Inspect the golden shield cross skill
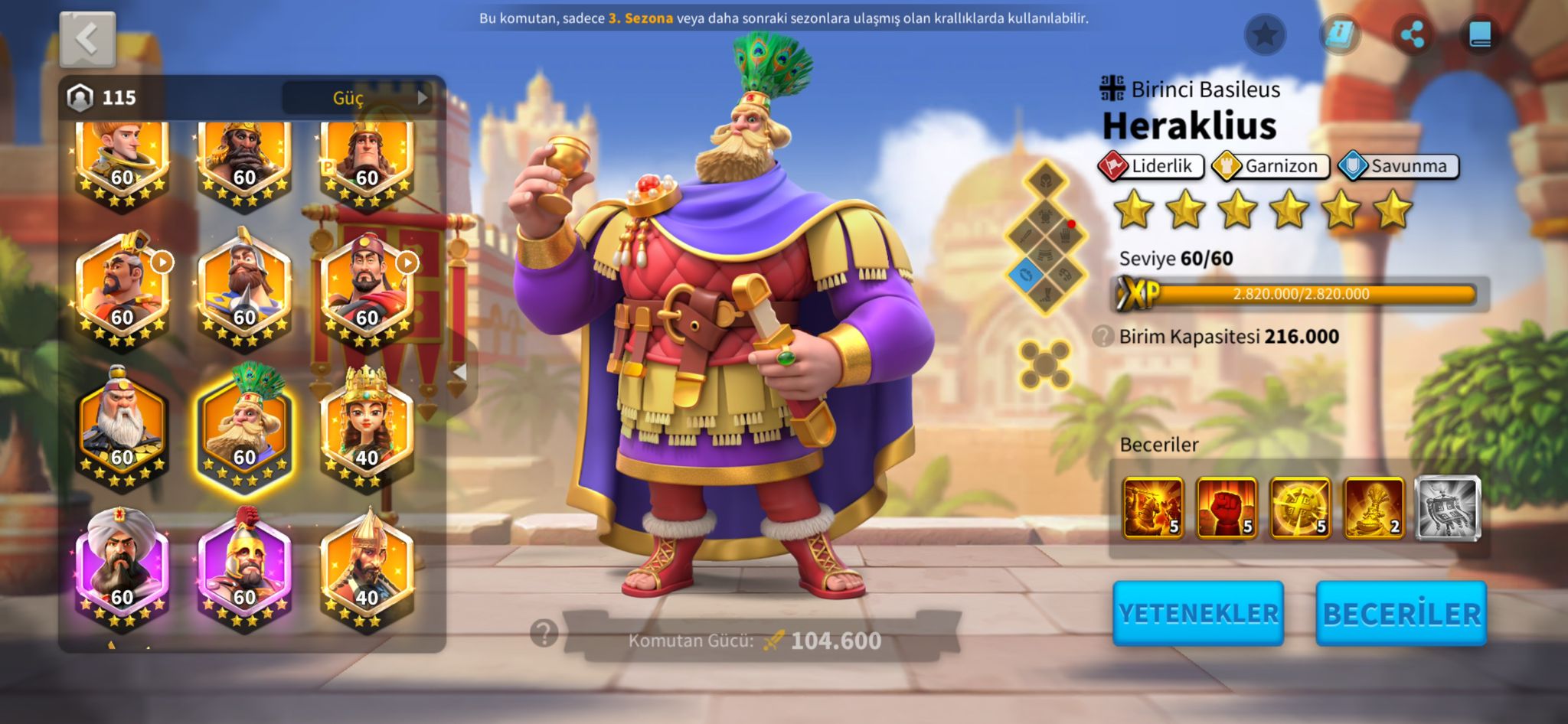1568x724 pixels. [x=1300, y=508]
